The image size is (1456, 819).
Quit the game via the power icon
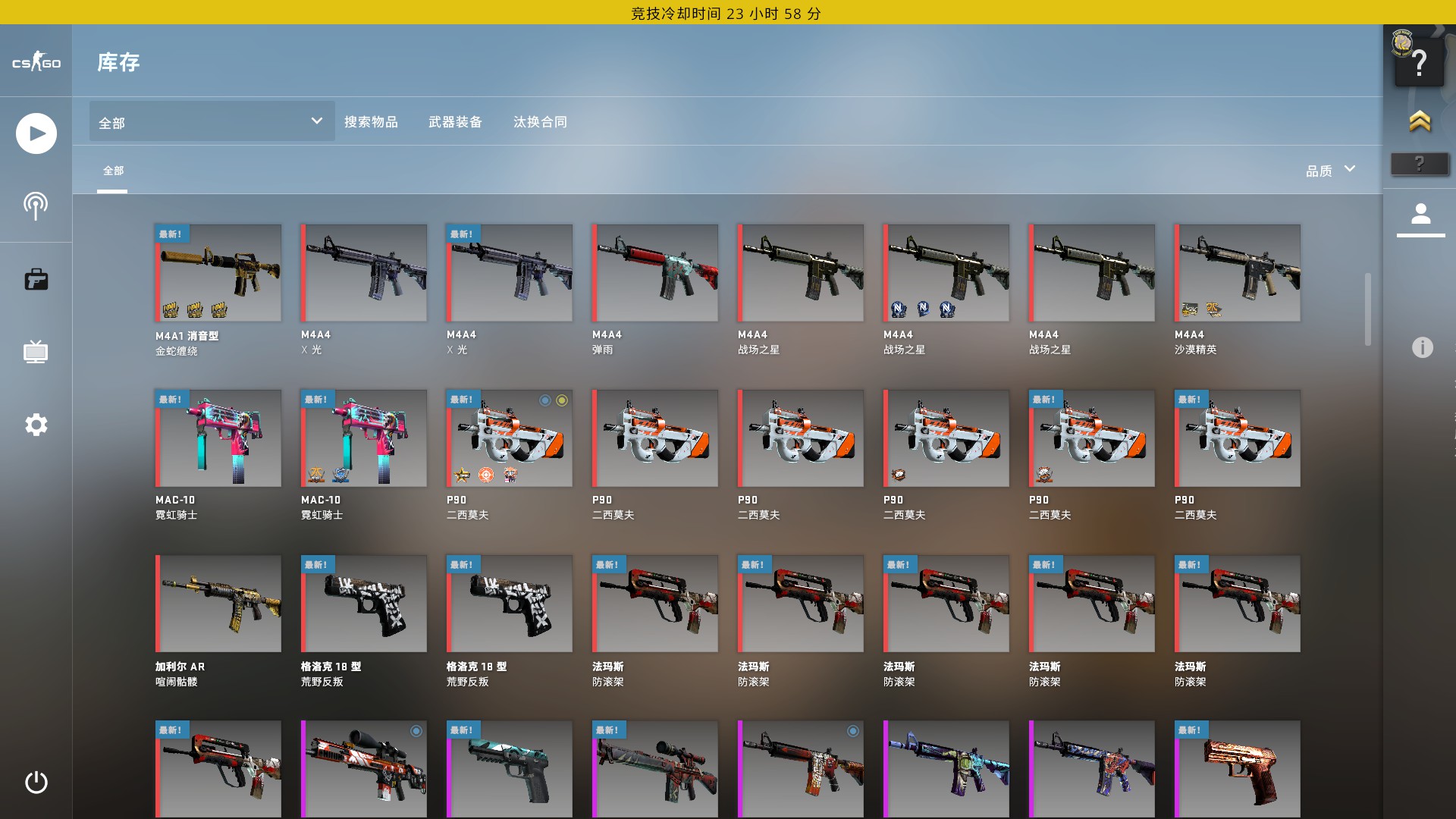click(x=36, y=783)
